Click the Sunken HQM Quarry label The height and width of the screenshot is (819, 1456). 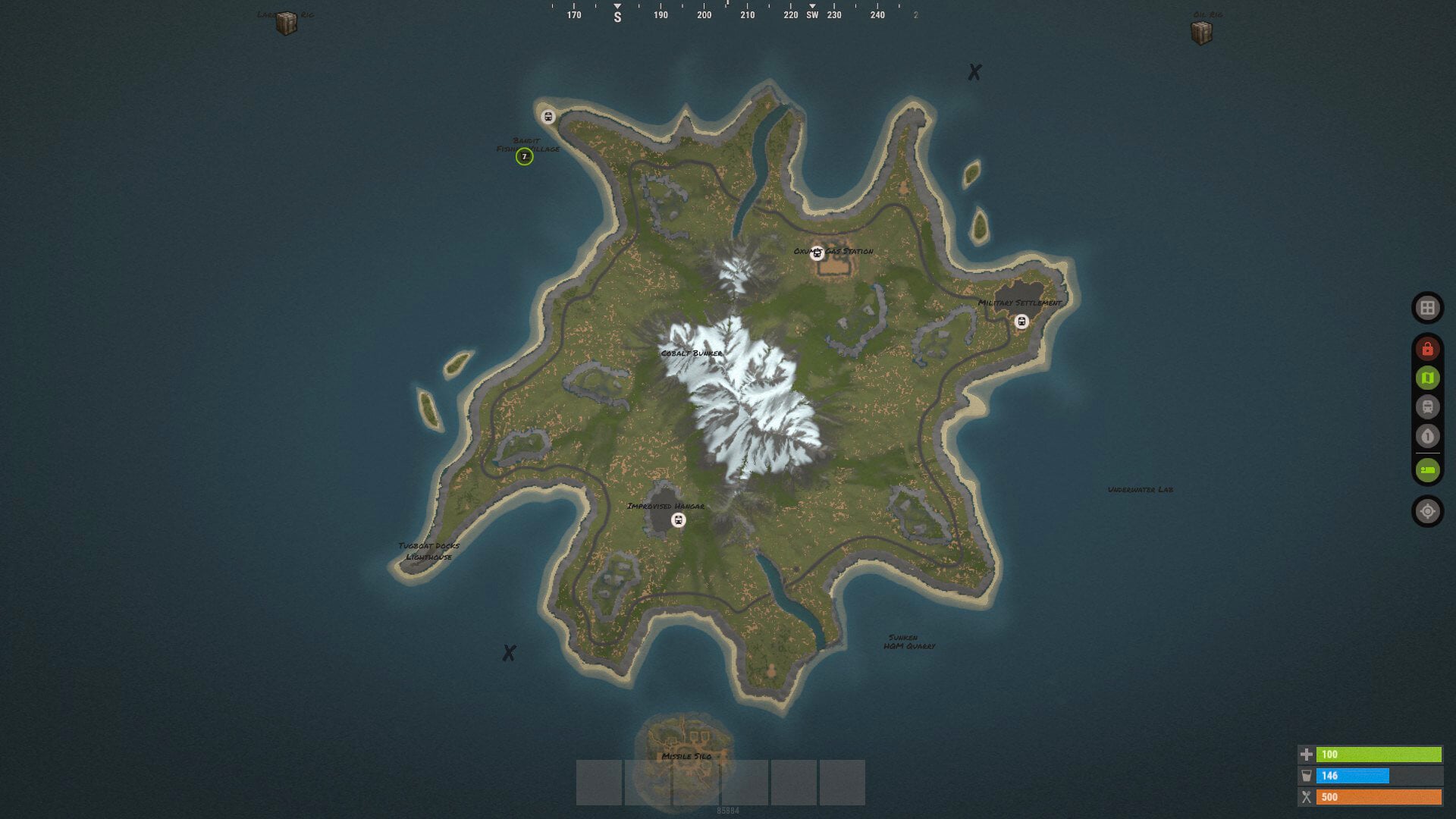pyautogui.click(x=908, y=642)
